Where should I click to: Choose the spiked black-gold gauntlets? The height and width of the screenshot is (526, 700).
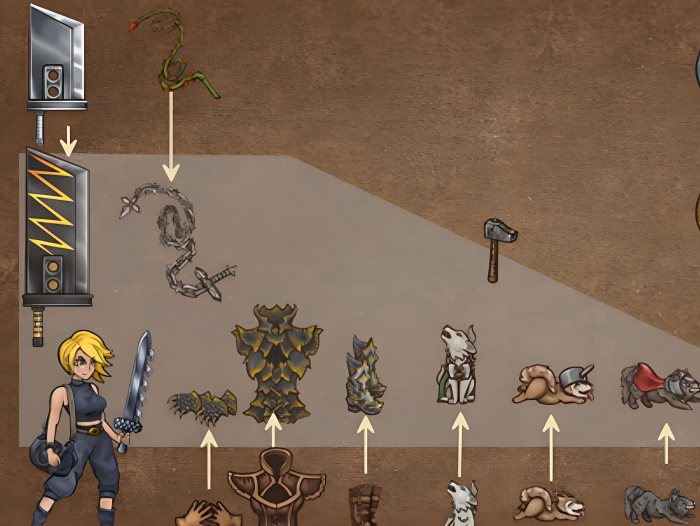tap(205, 406)
